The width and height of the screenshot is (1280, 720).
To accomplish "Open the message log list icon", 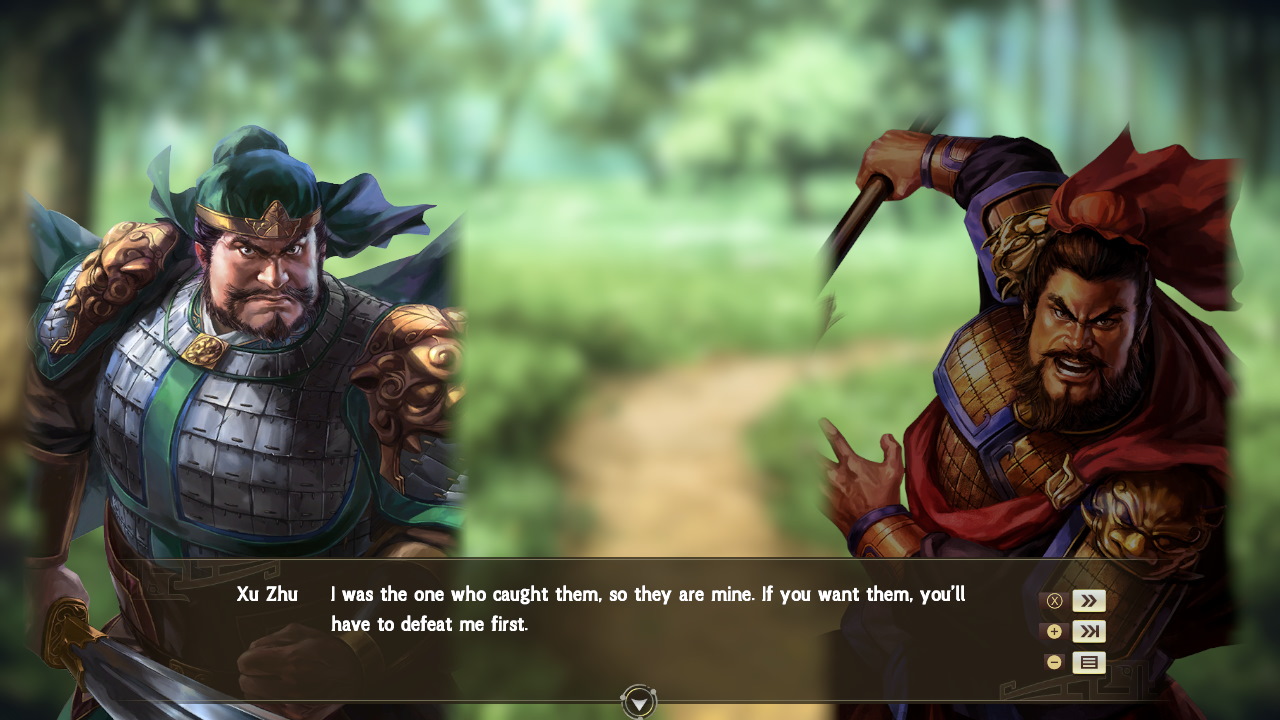I will click(x=1087, y=661).
